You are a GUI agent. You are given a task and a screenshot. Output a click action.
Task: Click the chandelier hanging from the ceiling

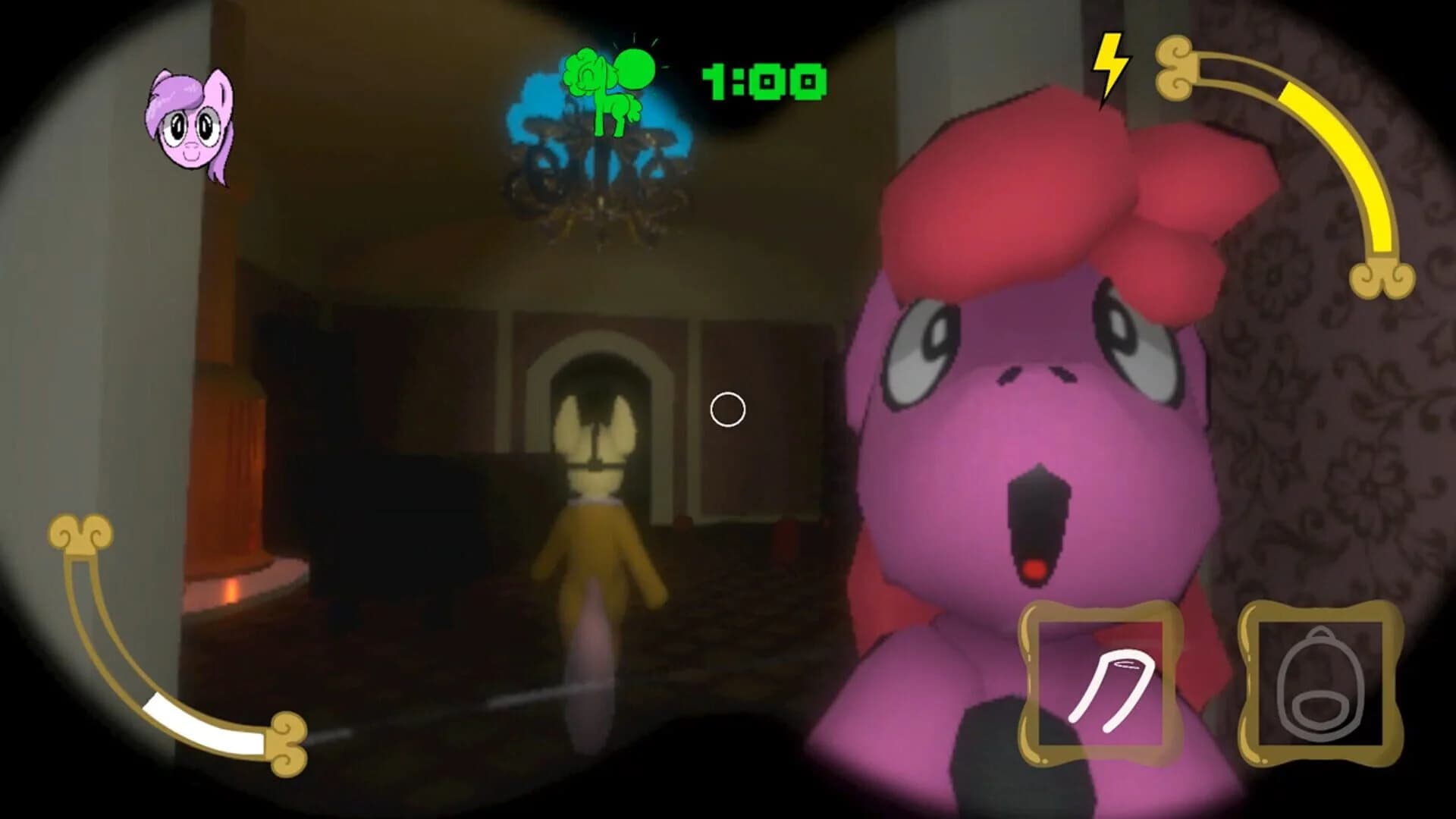(x=599, y=190)
